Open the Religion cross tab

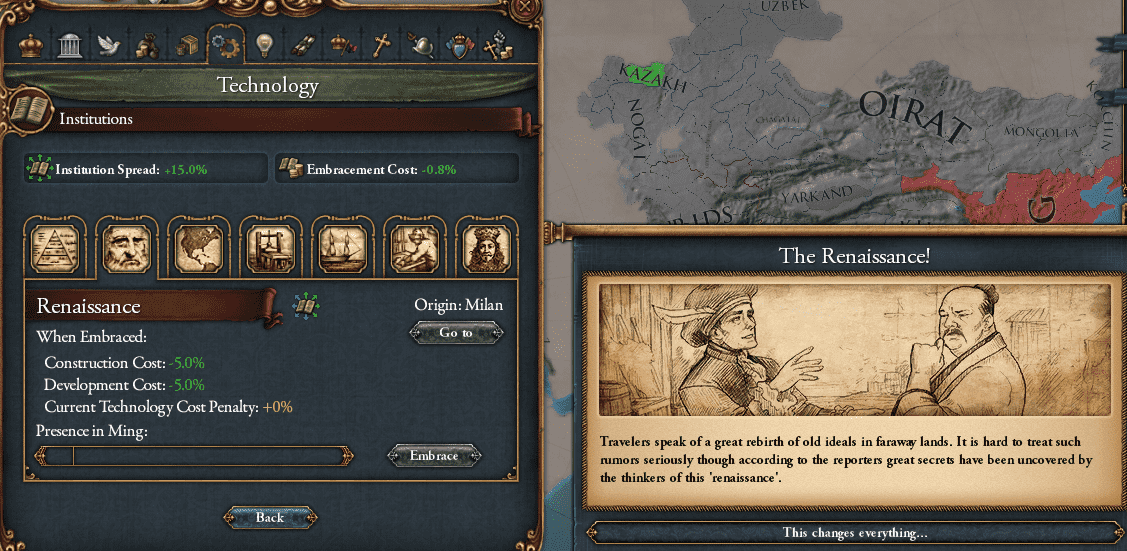pos(380,46)
